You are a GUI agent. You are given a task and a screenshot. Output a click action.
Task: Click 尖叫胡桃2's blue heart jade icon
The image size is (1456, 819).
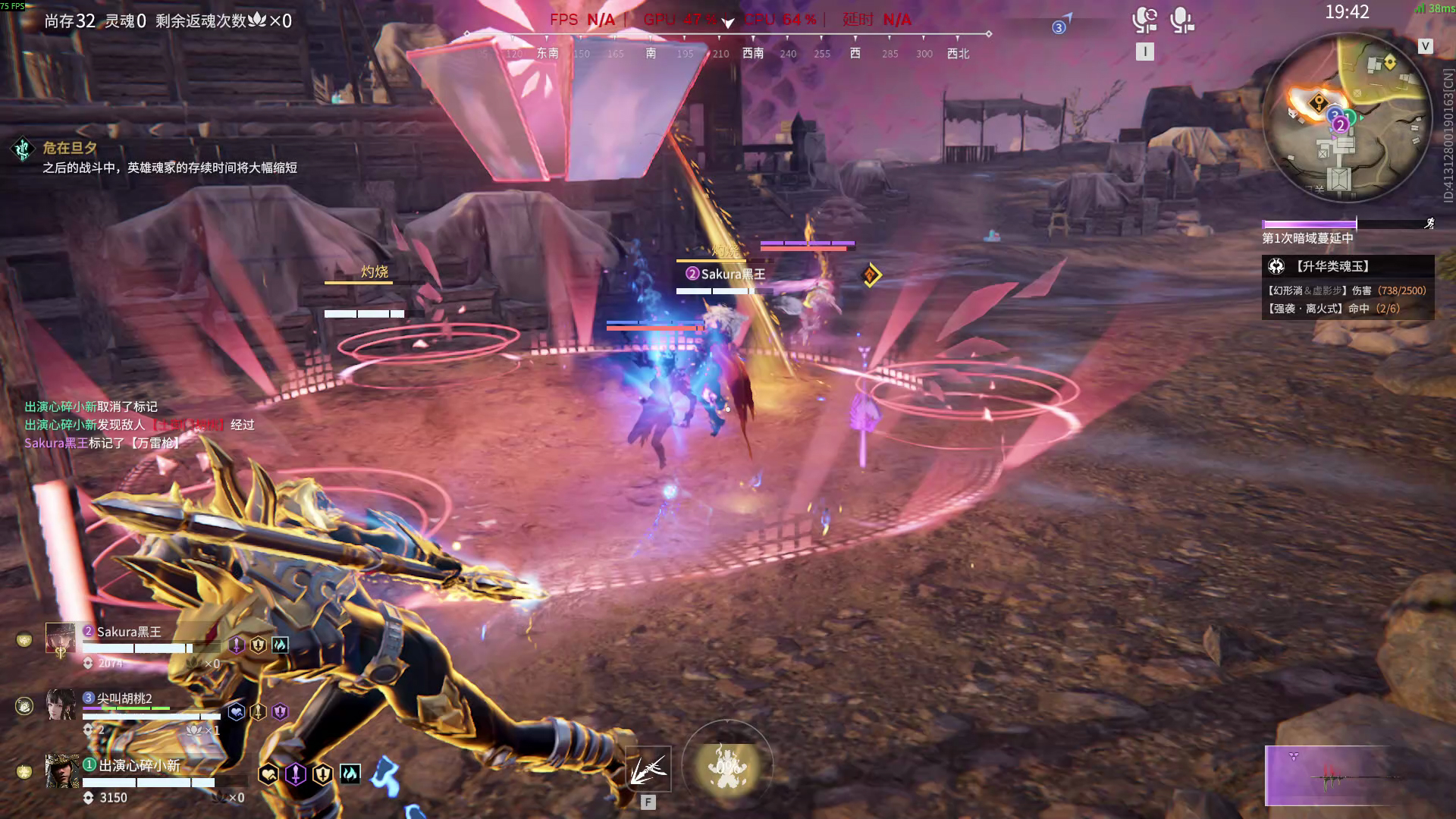click(237, 712)
